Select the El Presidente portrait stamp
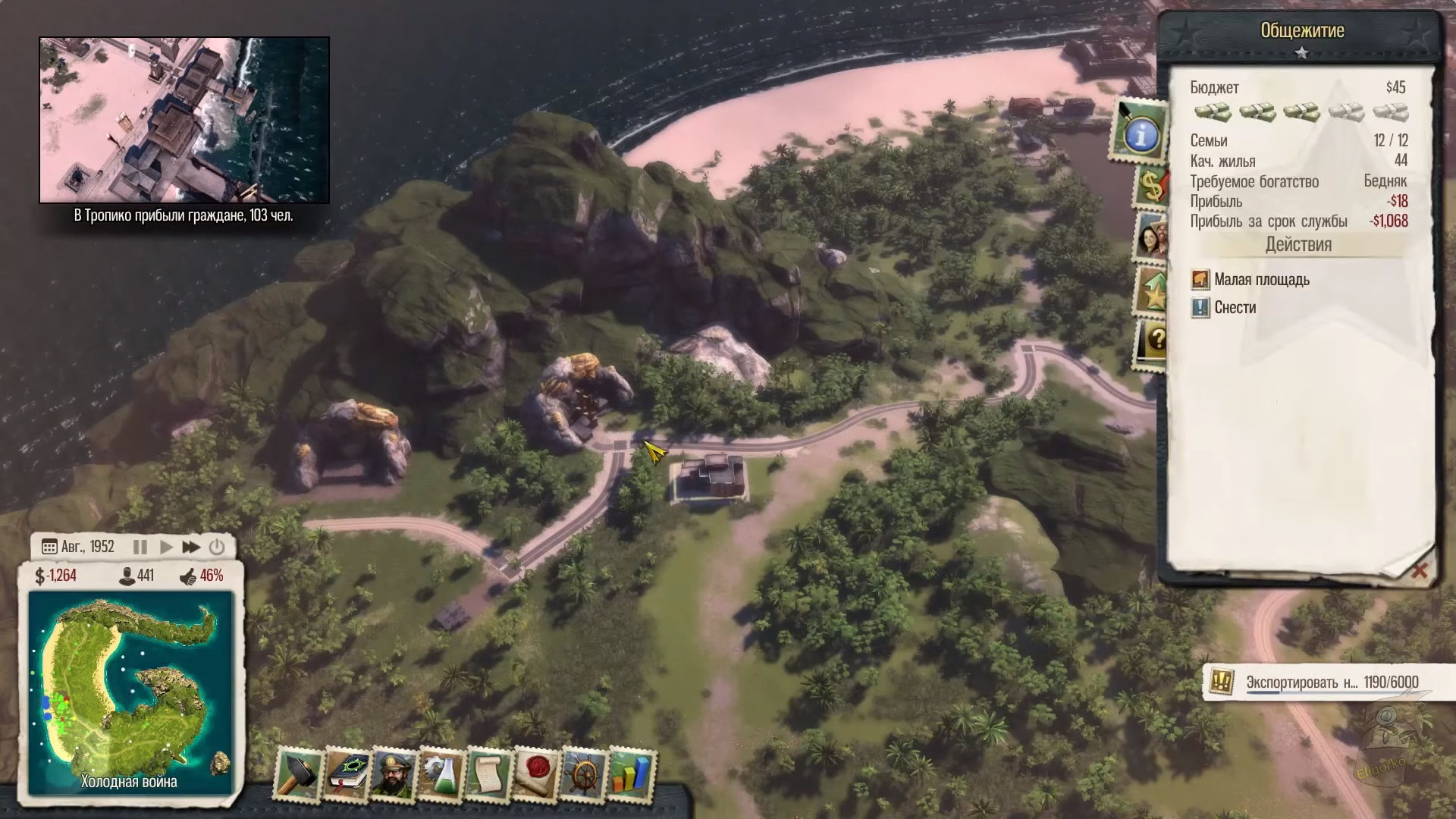The height and width of the screenshot is (819, 1456). 394,773
